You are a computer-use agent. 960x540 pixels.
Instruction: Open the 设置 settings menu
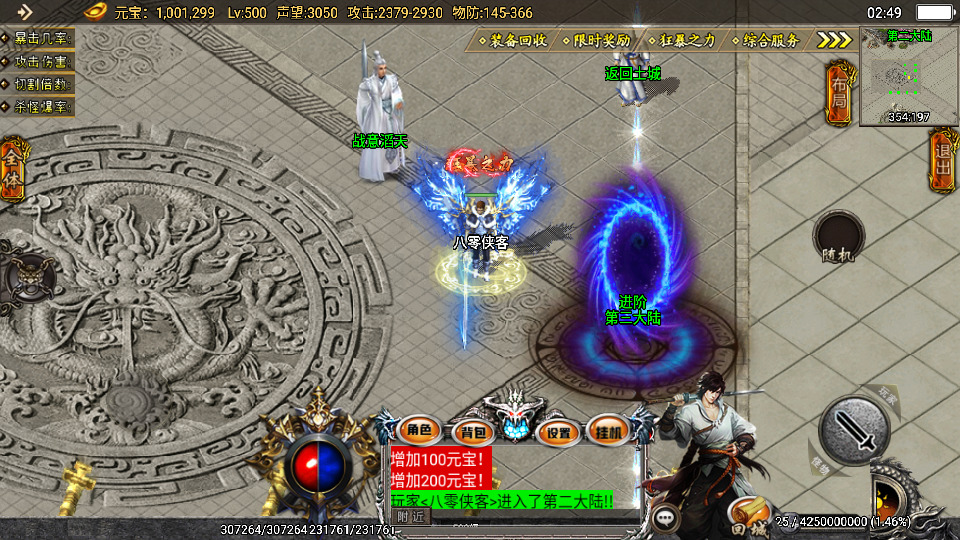[x=559, y=433]
